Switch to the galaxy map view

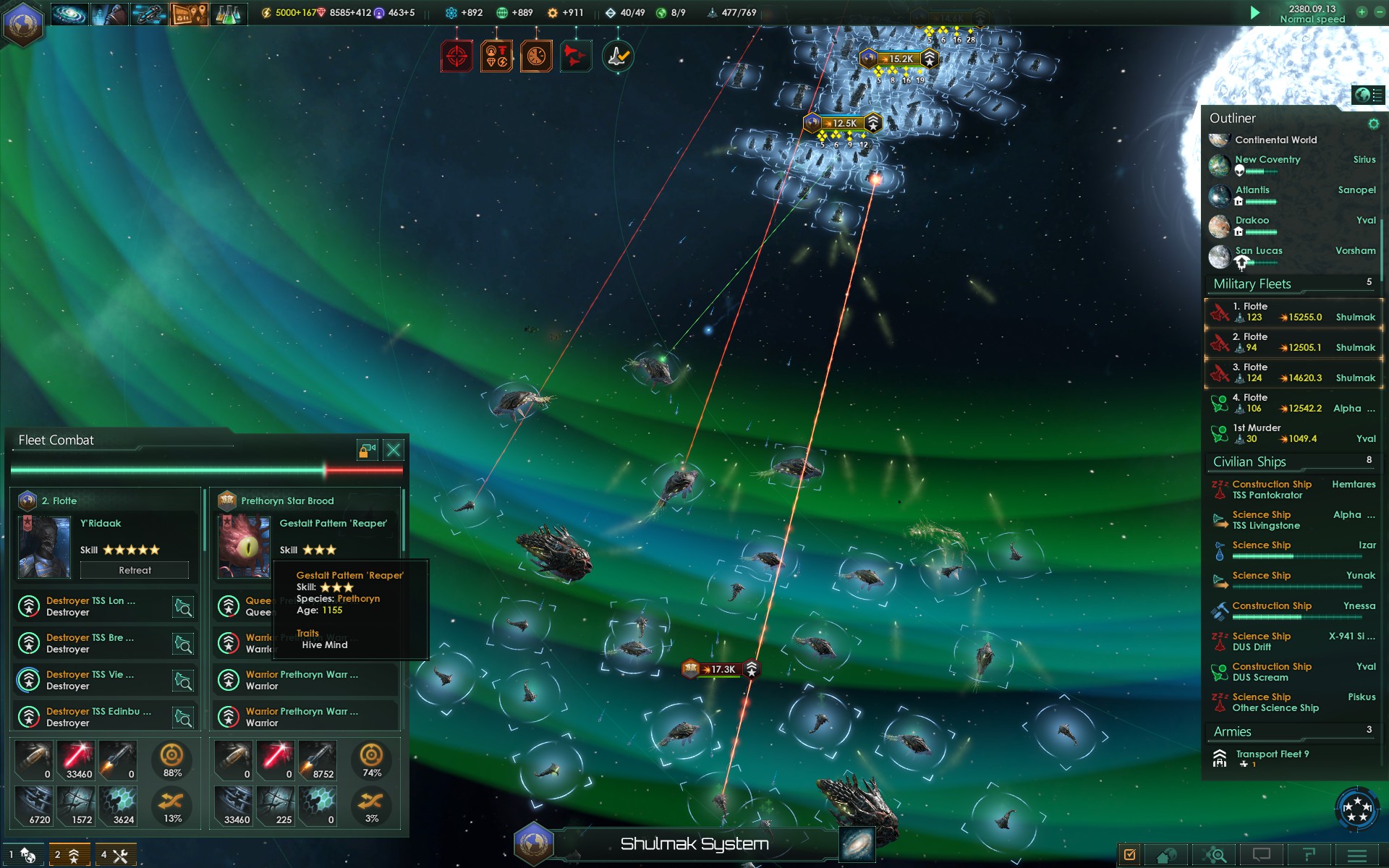pos(857,844)
